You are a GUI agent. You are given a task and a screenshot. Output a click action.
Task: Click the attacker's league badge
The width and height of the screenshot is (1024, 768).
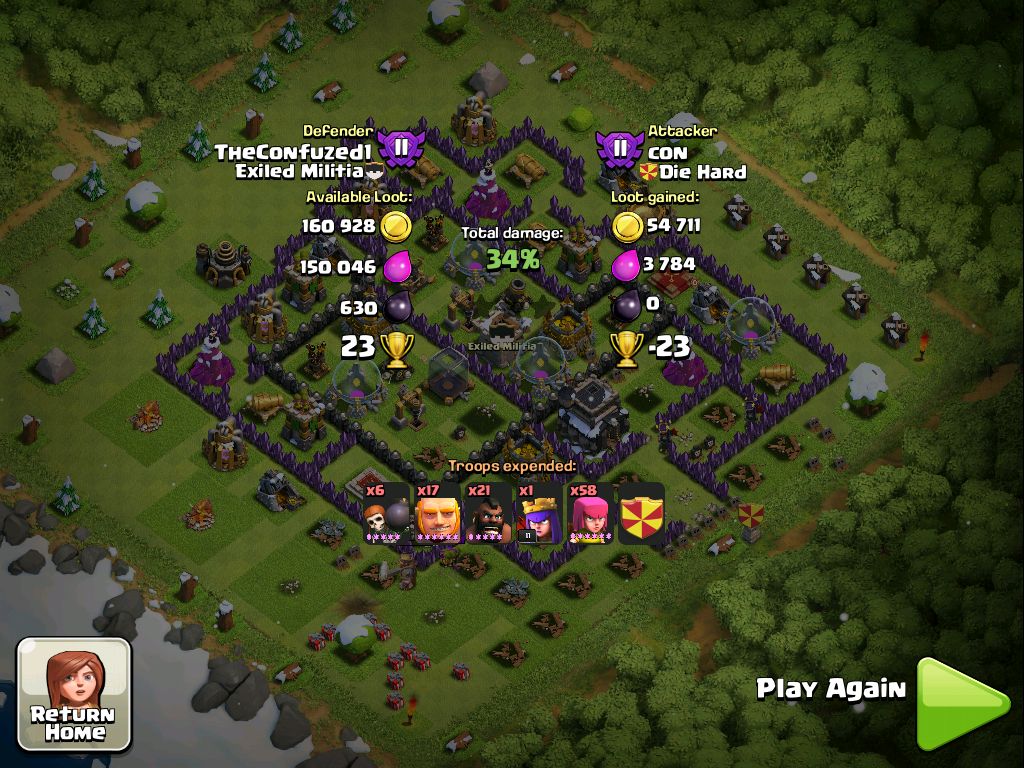coord(620,150)
